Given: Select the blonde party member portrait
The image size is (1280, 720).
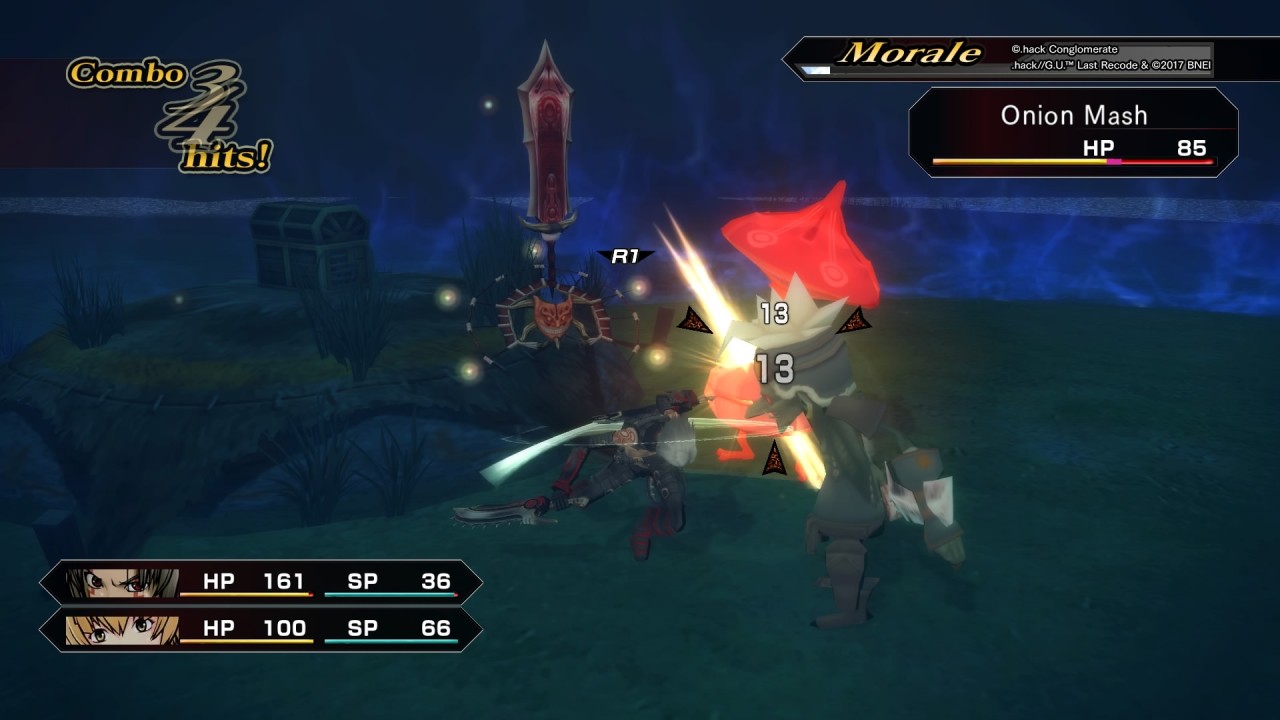Looking at the screenshot, I should click(122, 630).
